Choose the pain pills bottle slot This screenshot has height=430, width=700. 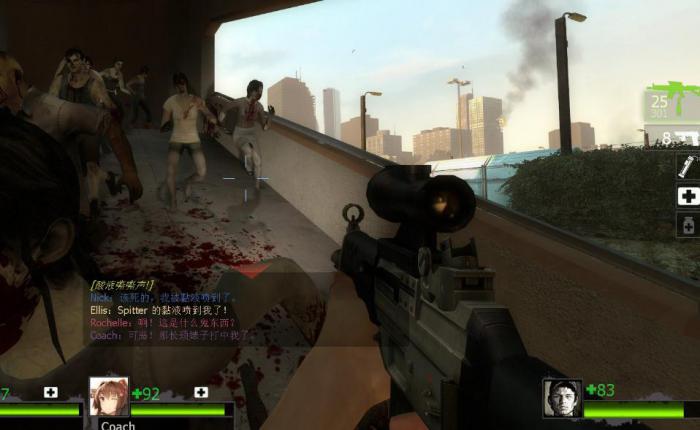688,226
